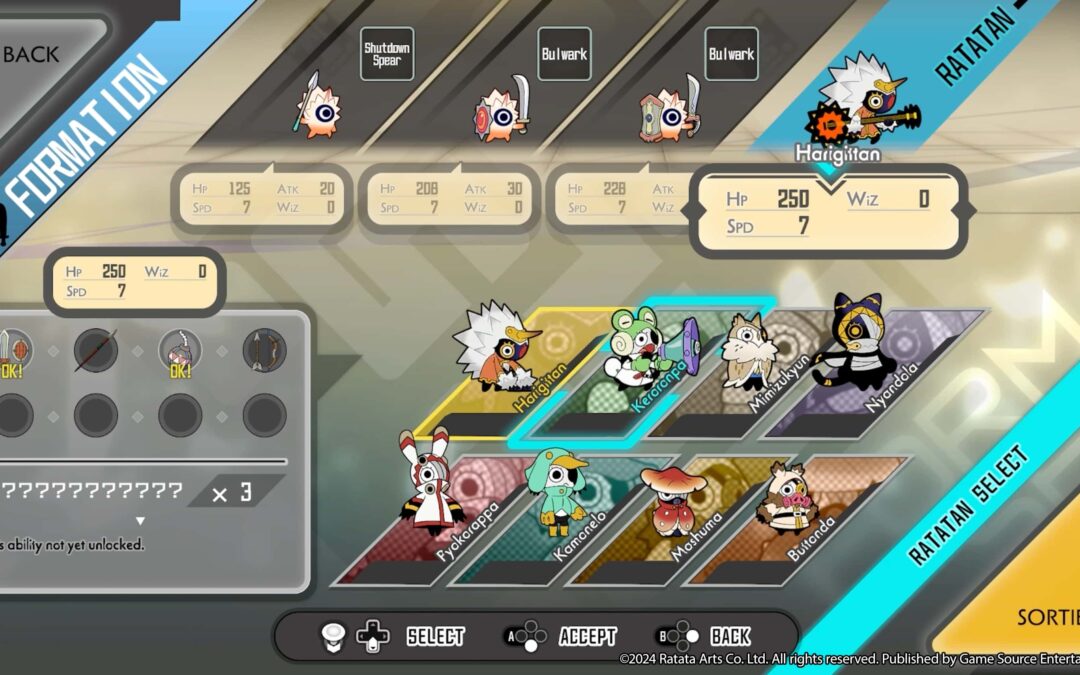
Task: Select the spear weapon type icon
Action: point(96,350)
